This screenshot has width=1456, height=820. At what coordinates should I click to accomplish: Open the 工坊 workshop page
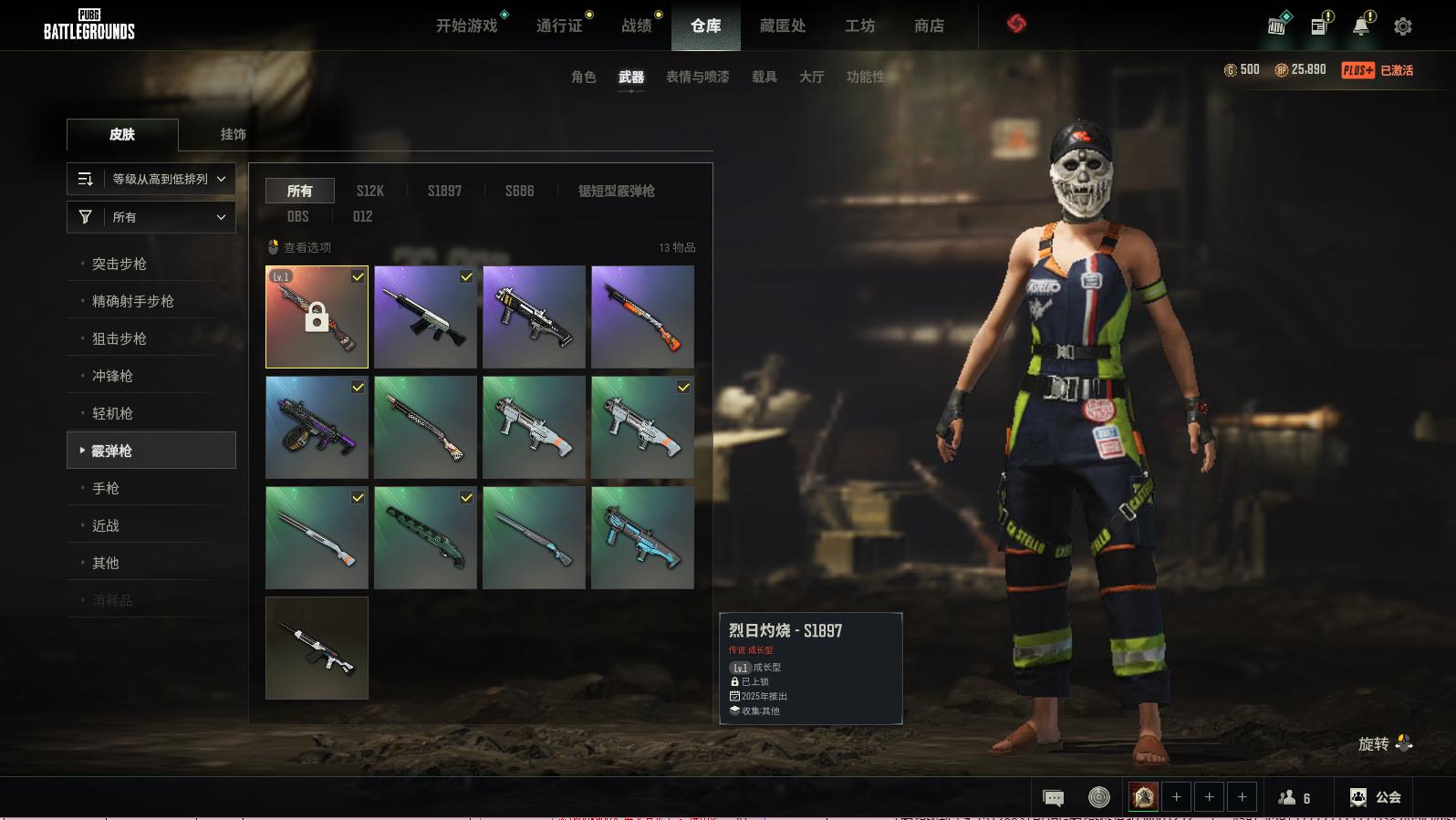[x=859, y=26]
